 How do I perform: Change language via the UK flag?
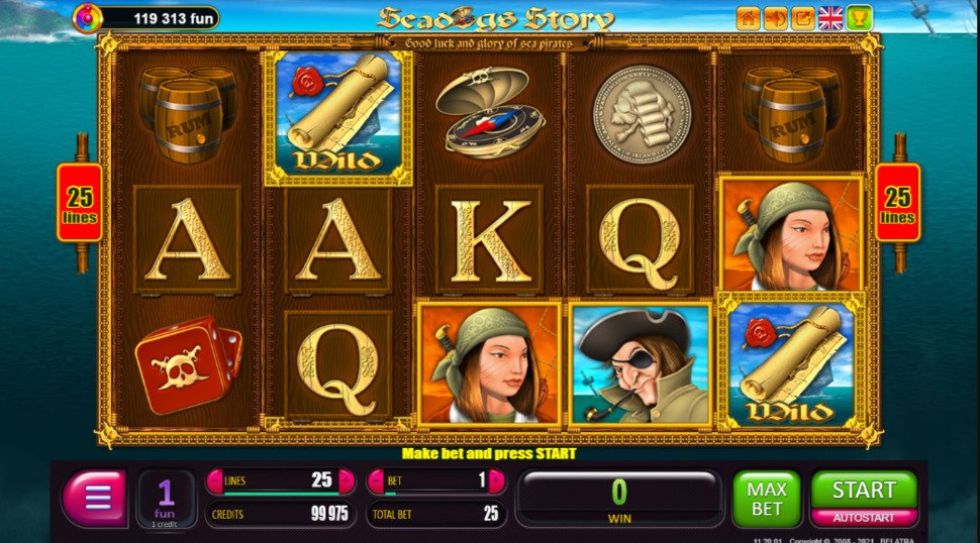[831, 17]
